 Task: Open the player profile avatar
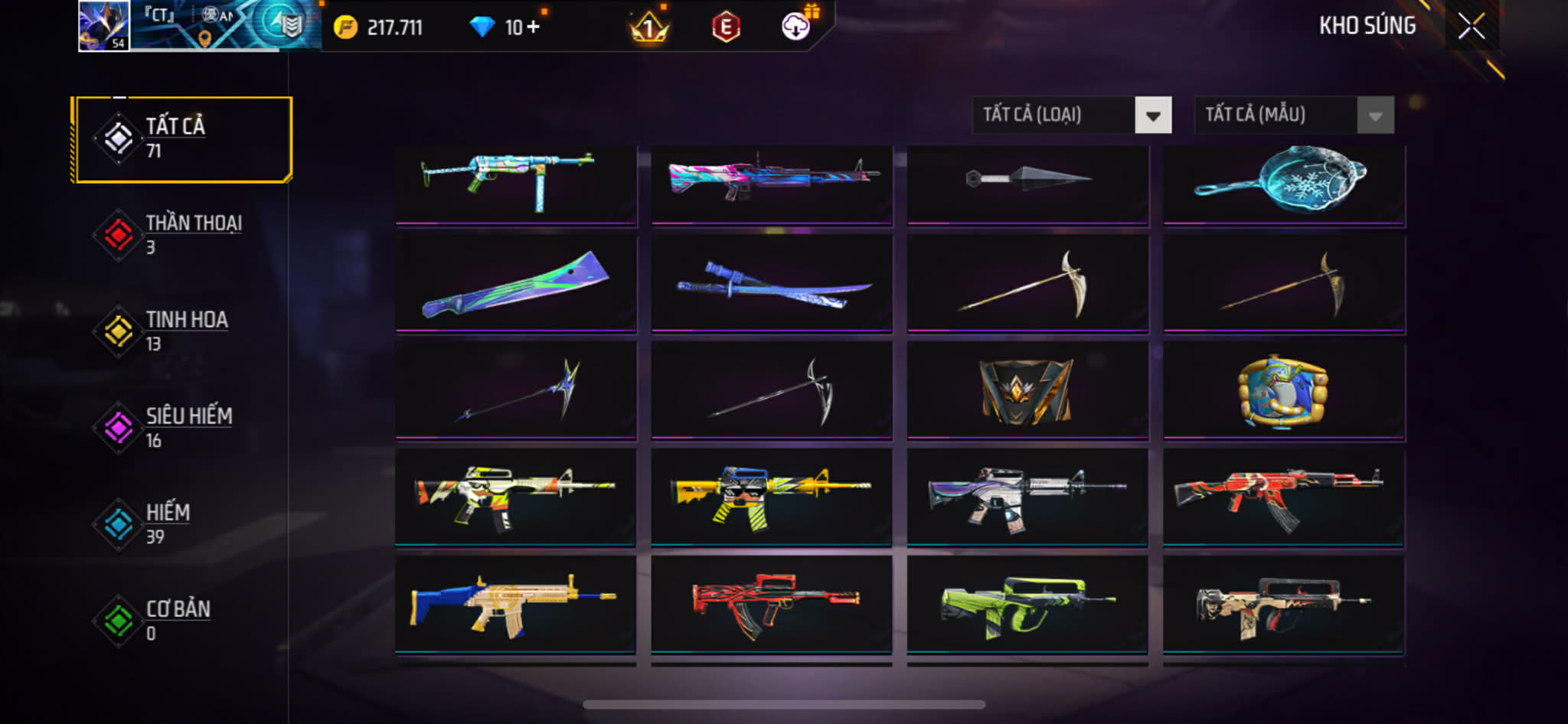coord(104,26)
